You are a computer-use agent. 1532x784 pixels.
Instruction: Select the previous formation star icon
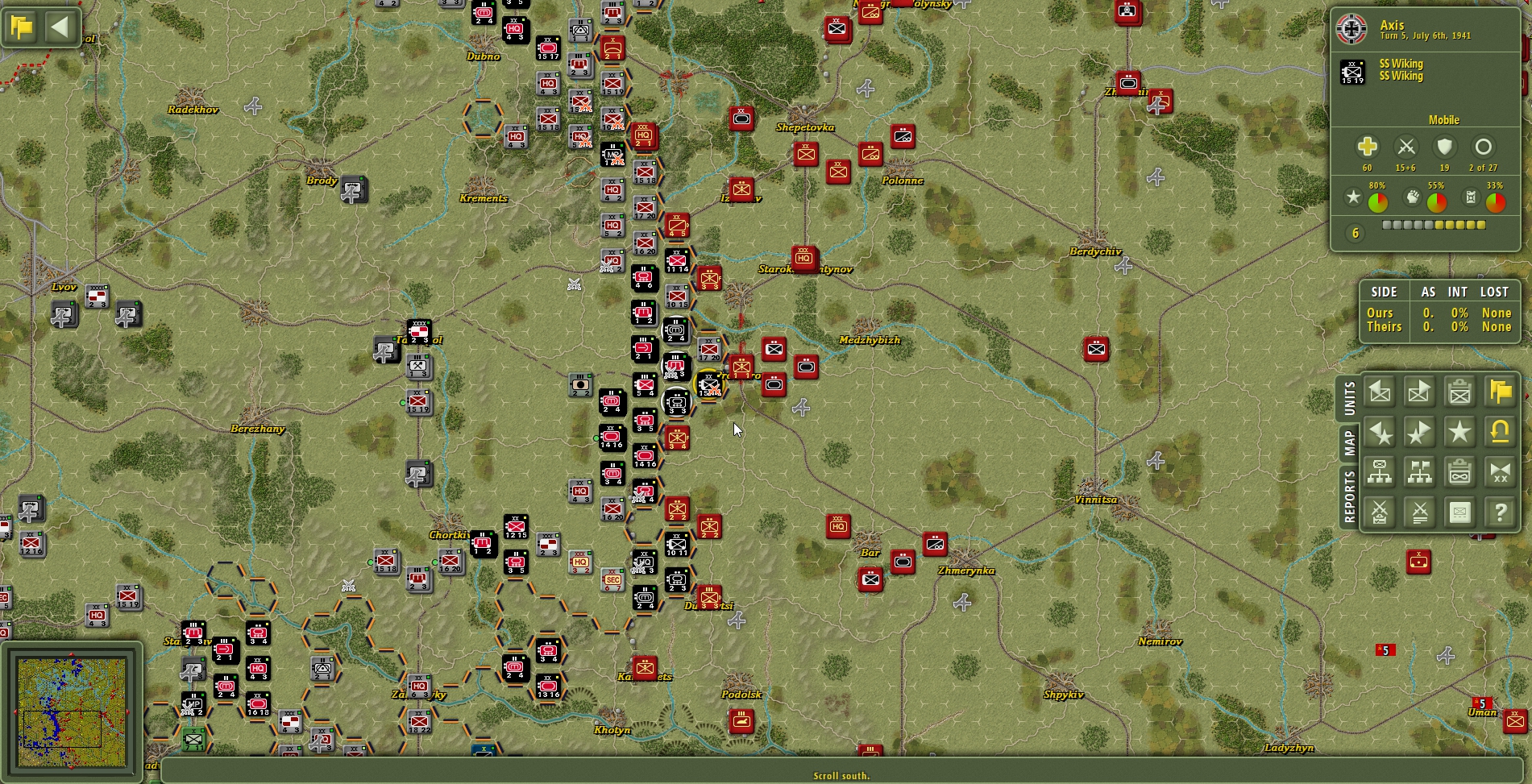tap(1381, 432)
